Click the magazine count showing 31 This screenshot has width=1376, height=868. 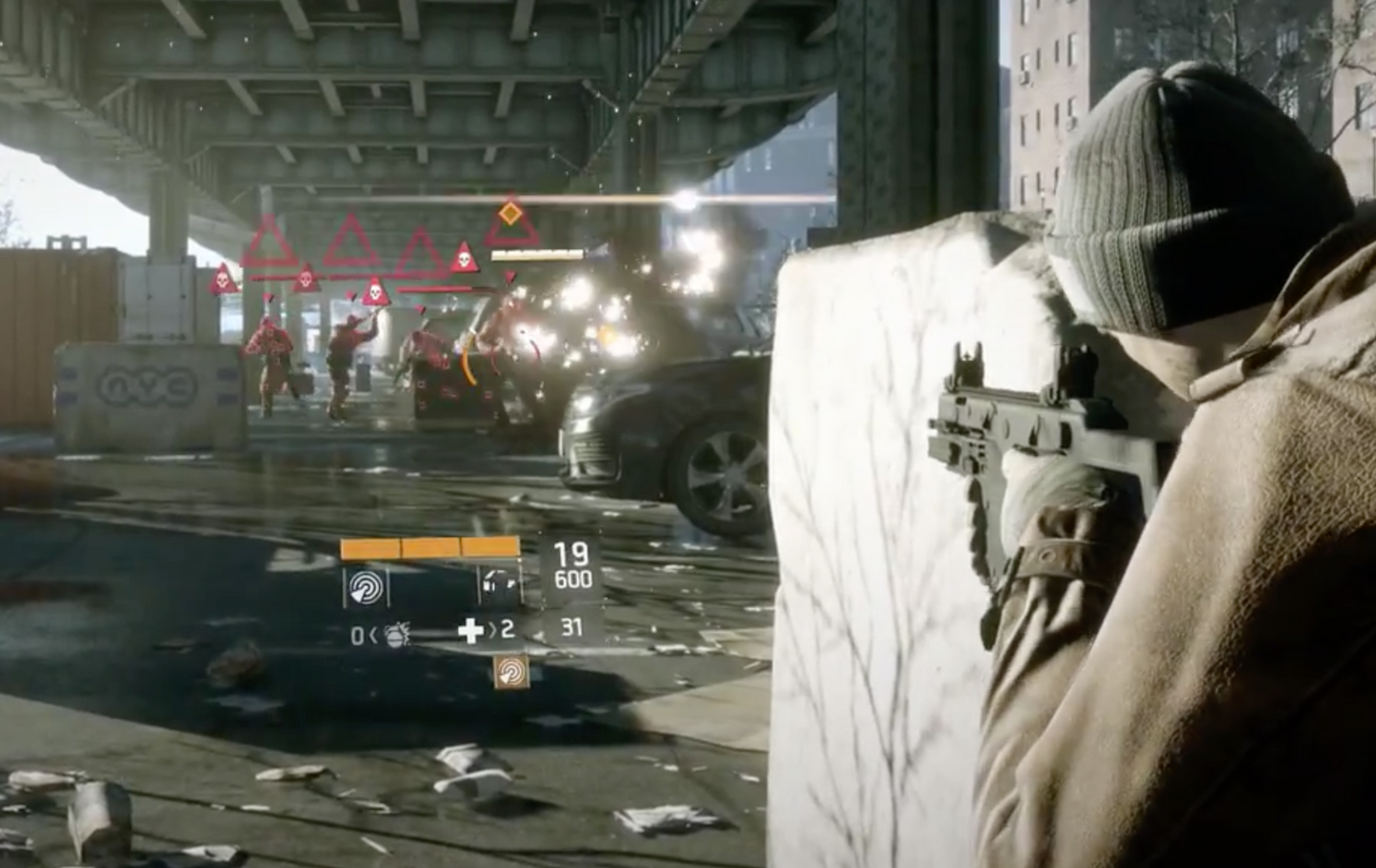tap(571, 627)
